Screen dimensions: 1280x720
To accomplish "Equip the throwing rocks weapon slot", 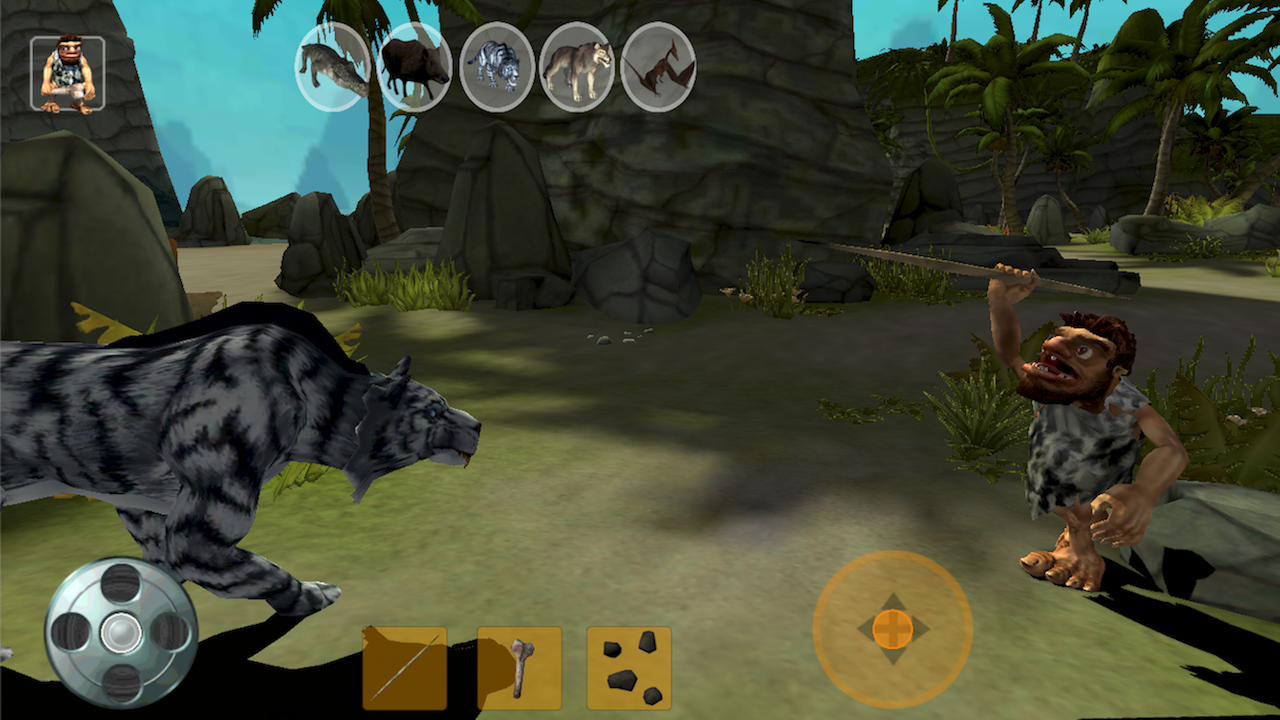I will point(627,665).
